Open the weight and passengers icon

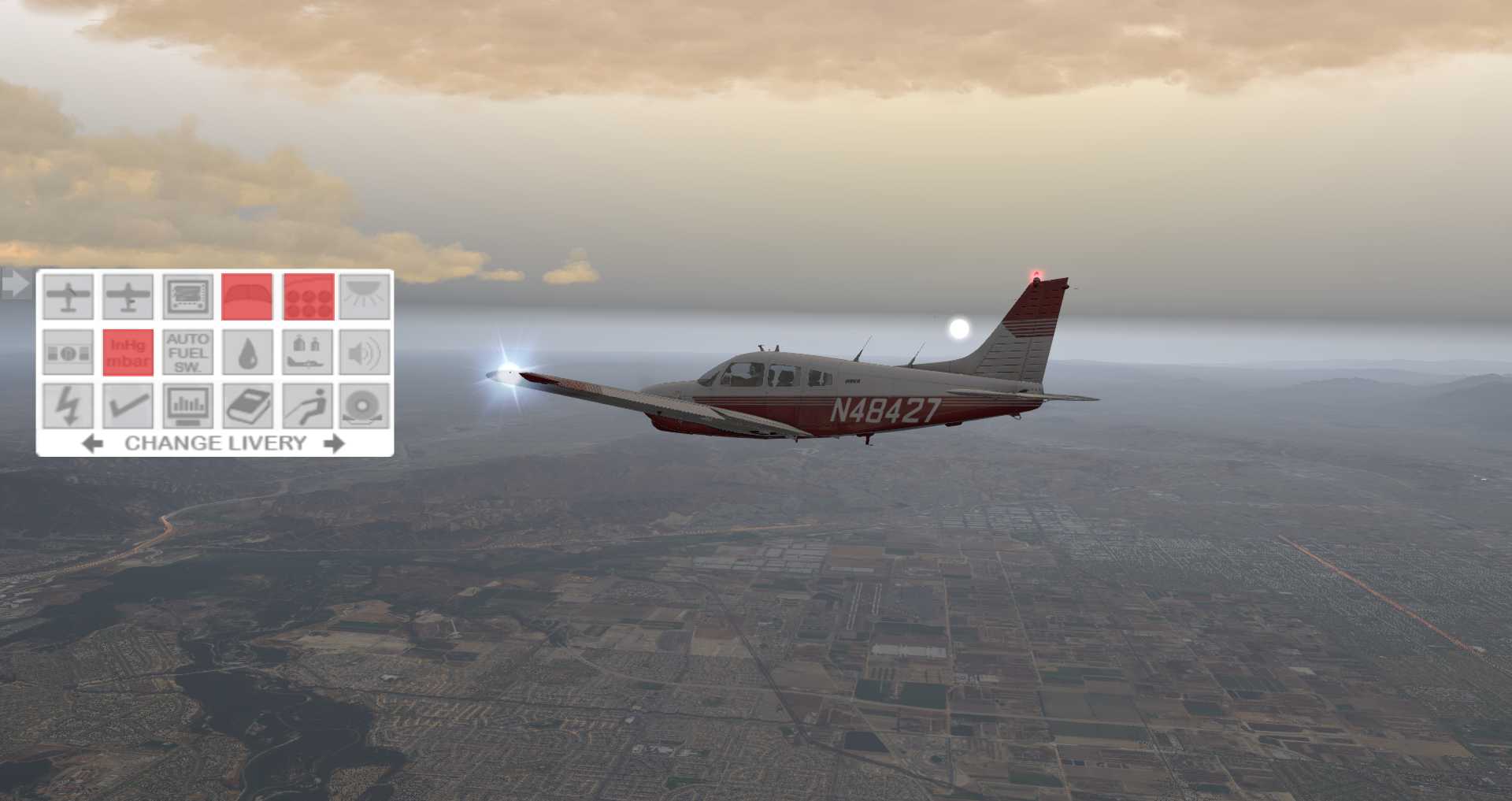coord(307,352)
